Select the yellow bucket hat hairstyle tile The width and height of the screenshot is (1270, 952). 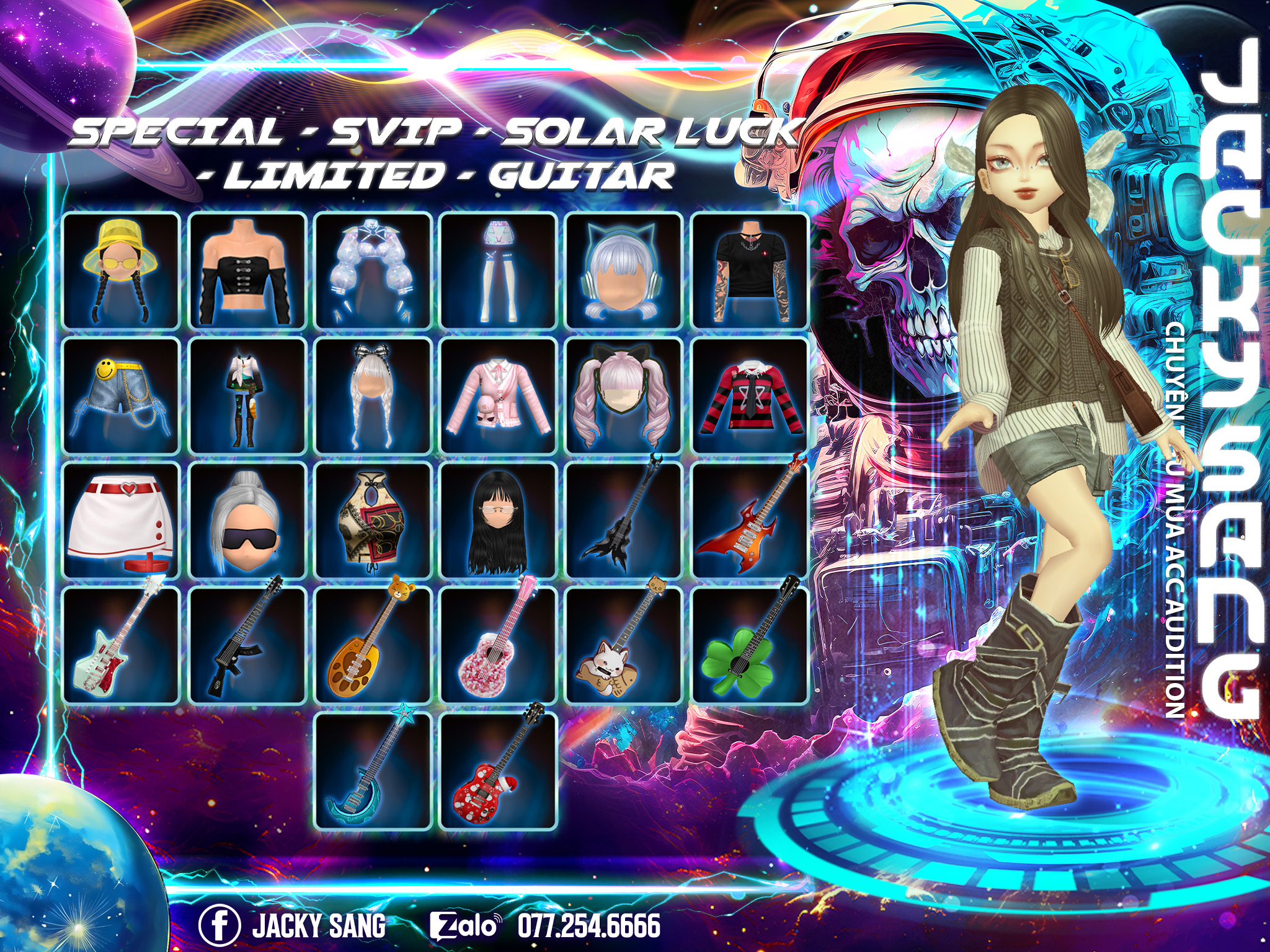(x=122, y=270)
